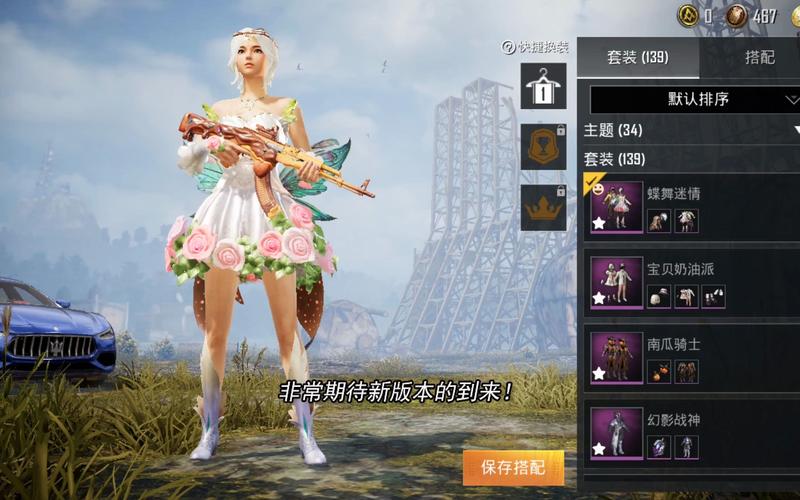Select the 幻影战神 outfit set

690,434
